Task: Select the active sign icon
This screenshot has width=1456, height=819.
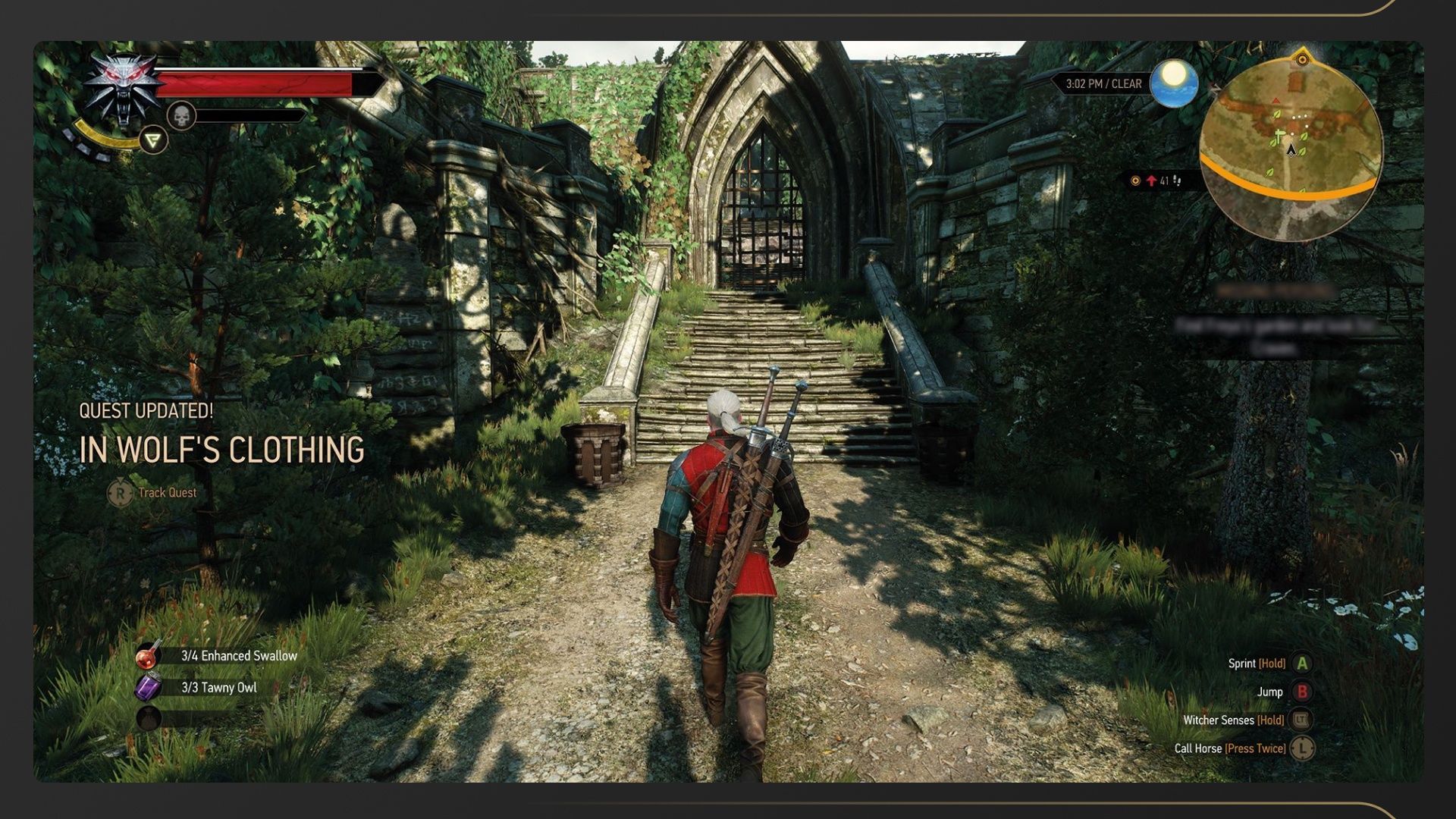Action: click(x=153, y=140)
